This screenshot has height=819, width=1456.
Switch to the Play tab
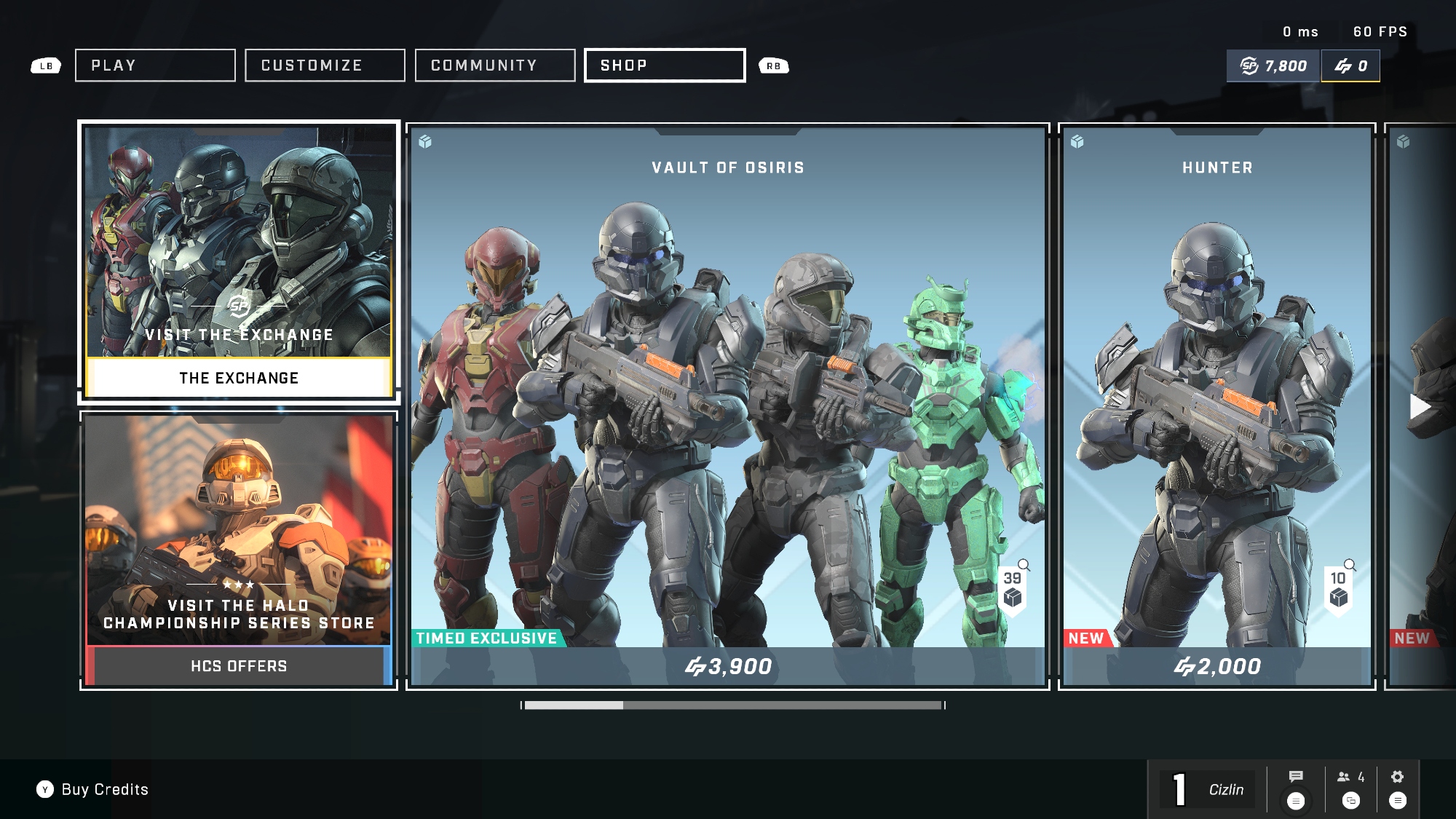point(155,66)
